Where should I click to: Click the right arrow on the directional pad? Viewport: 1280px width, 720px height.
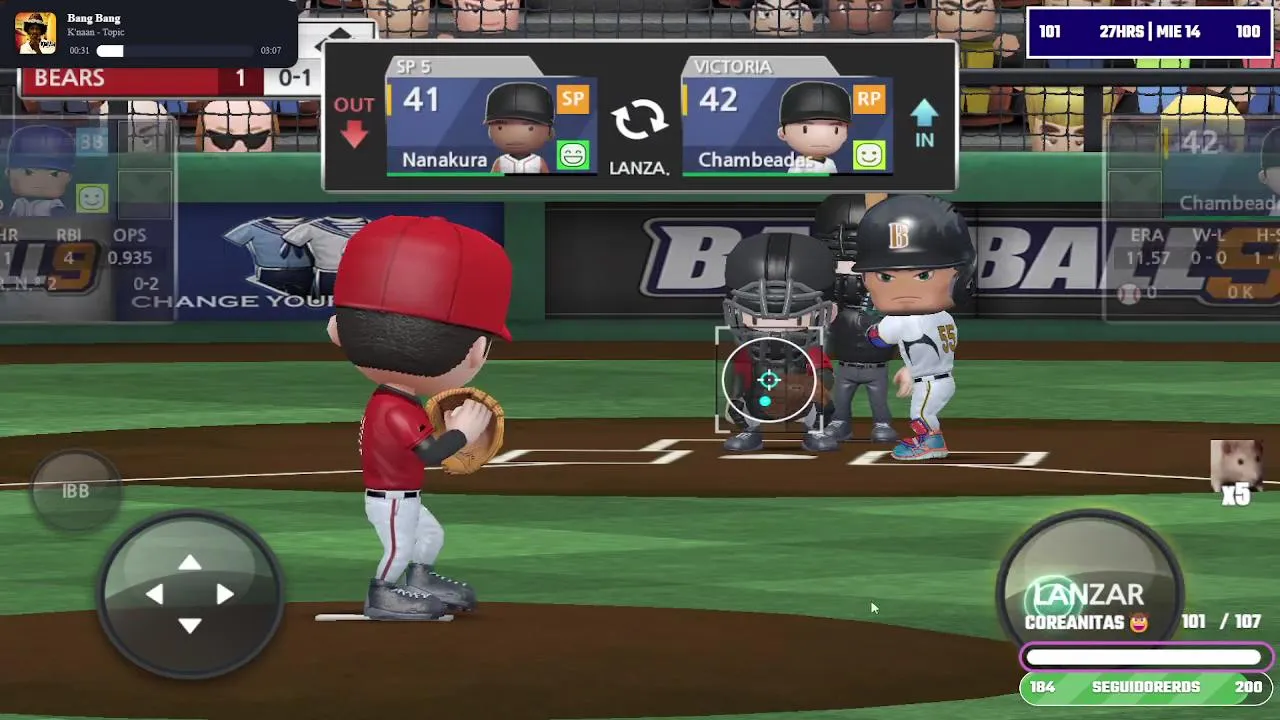pyautogui.click(x=225, y=595)
